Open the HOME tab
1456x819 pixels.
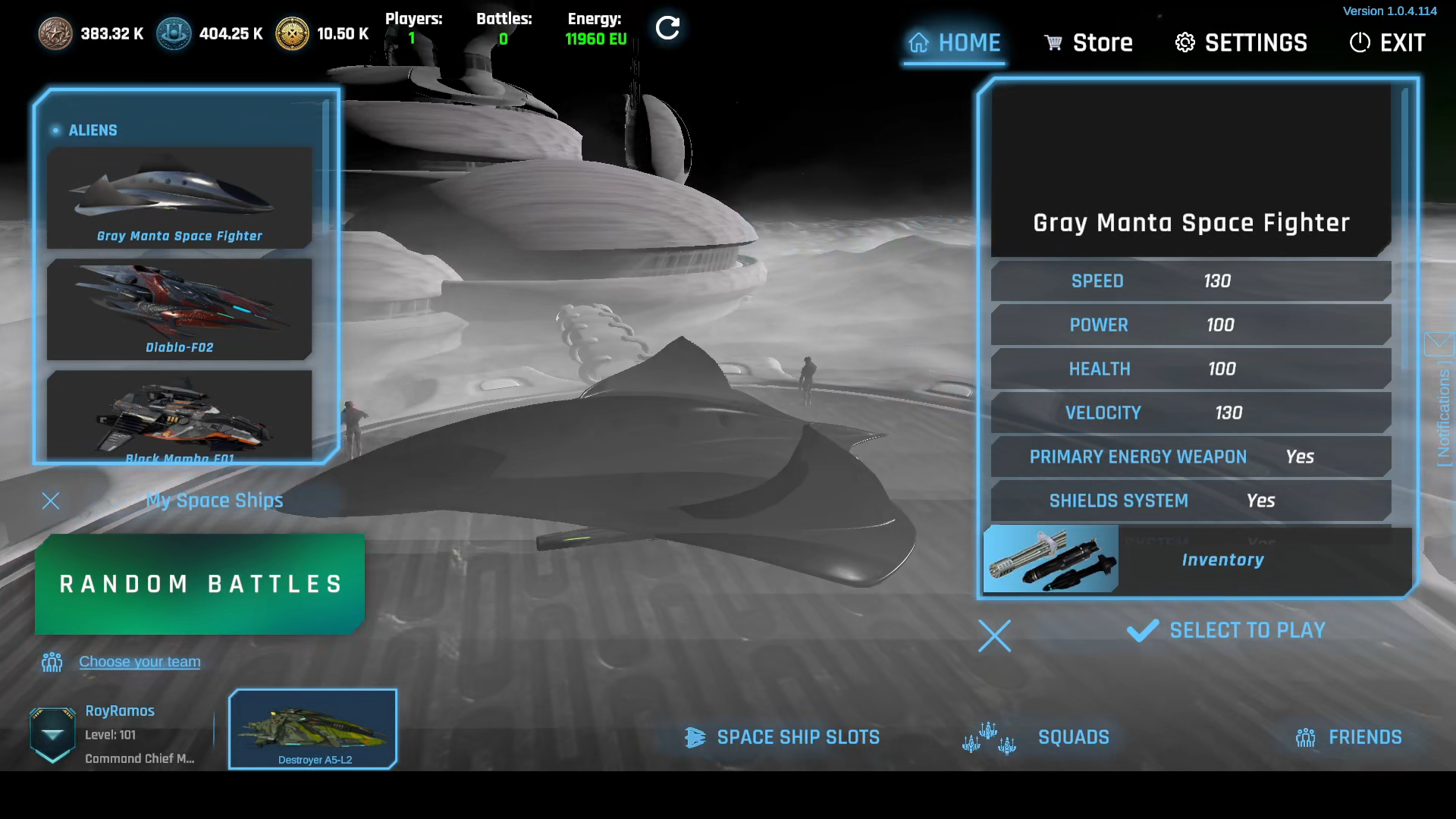tap(954, 43)
